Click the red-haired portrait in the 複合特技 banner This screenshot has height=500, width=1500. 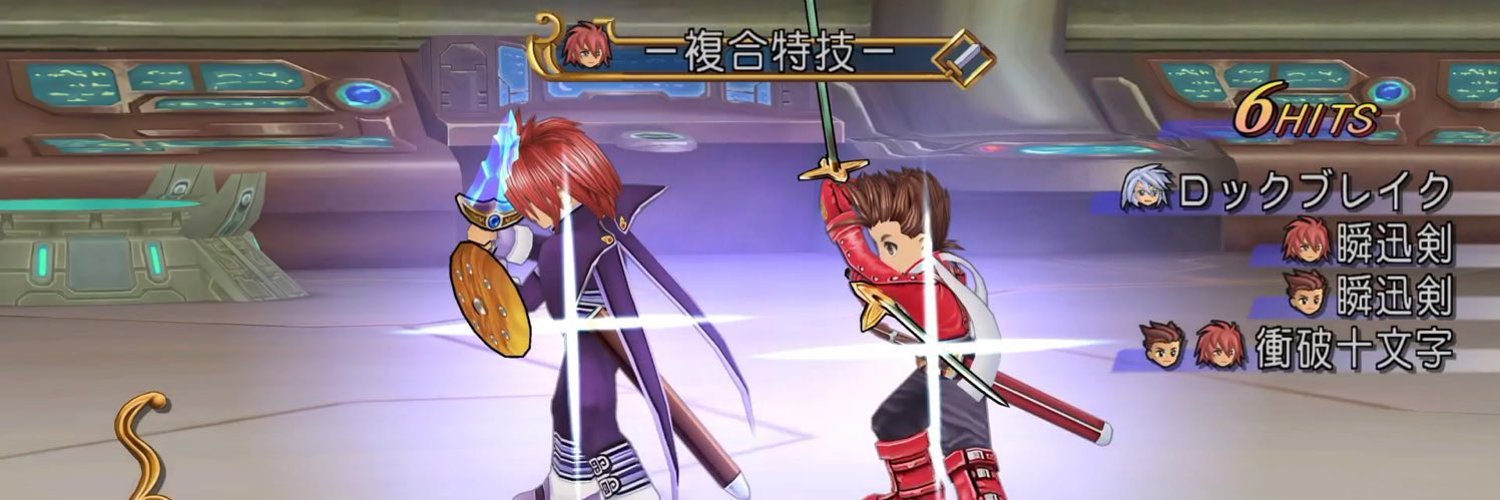586,46
